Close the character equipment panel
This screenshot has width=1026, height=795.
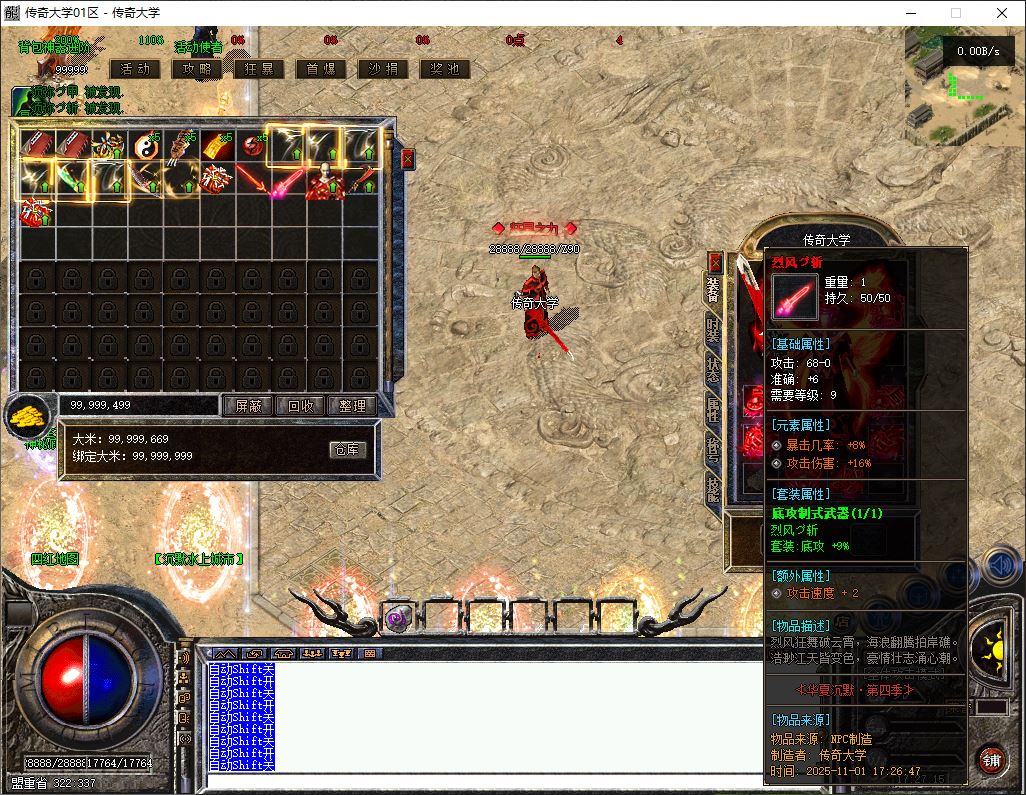tap(715, 261)
